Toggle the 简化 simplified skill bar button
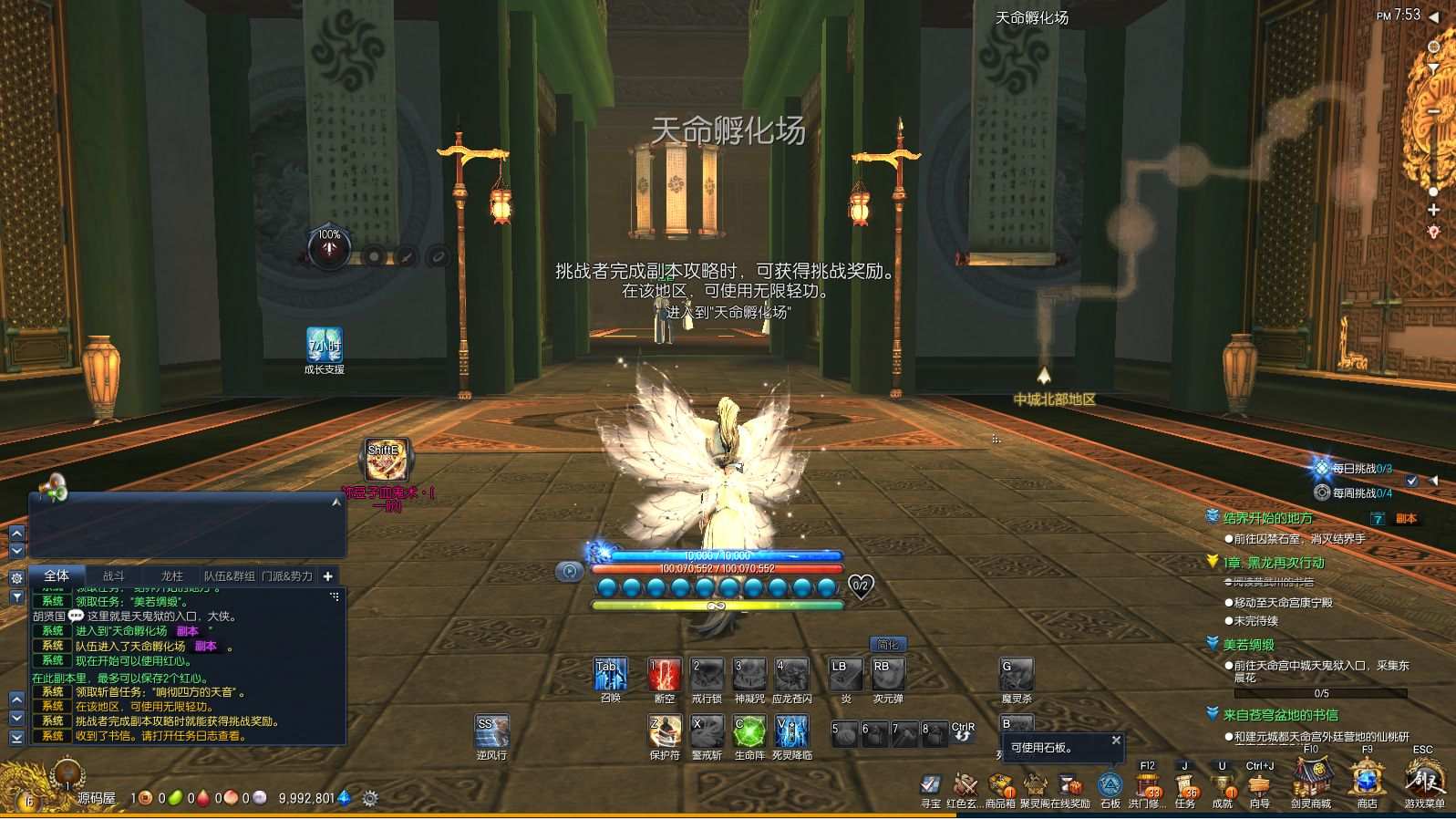 (889, 643)
